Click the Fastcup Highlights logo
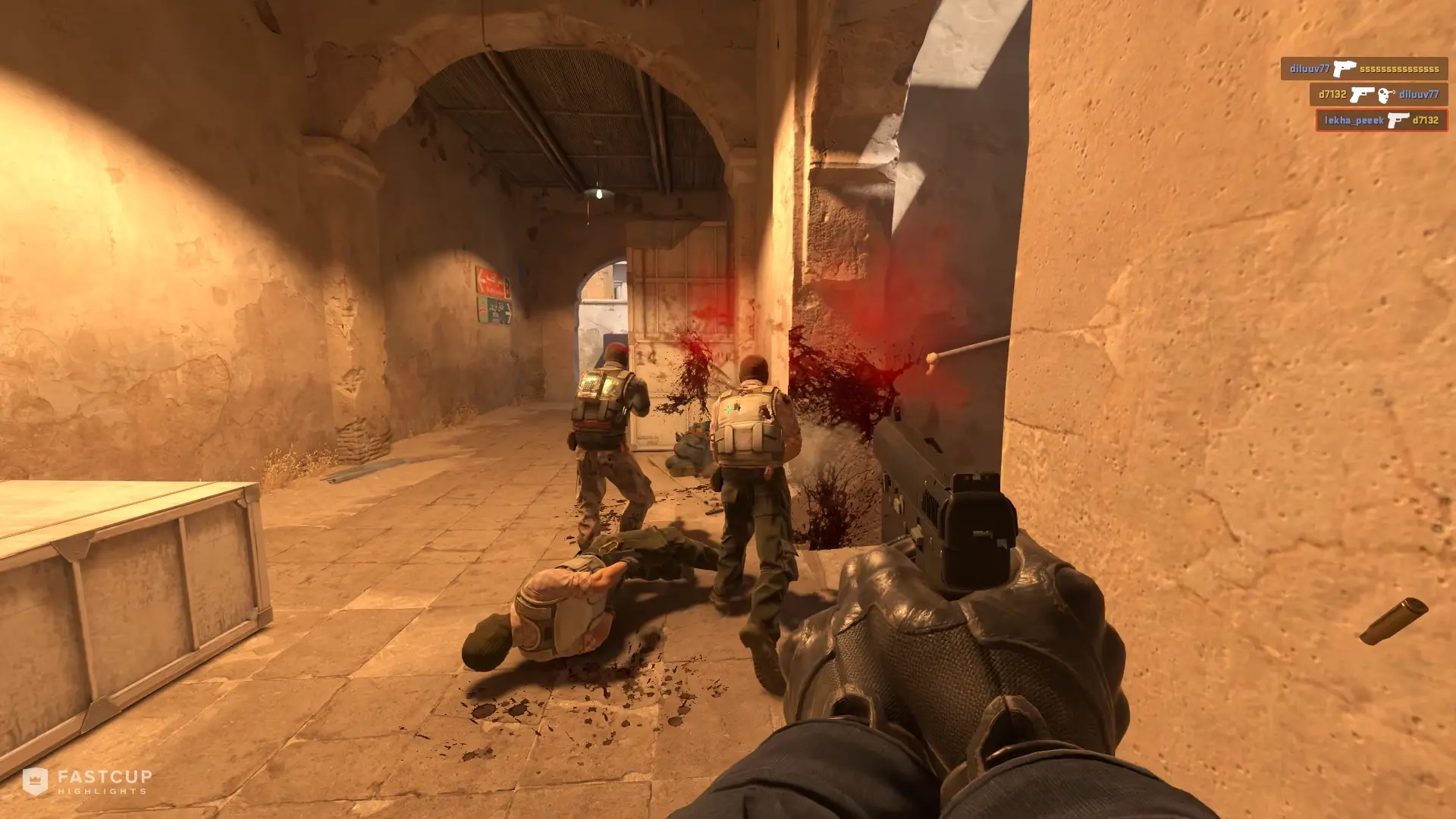This screenshot has height=819, width=1456. pyautogui.click(x=87, y=781)
